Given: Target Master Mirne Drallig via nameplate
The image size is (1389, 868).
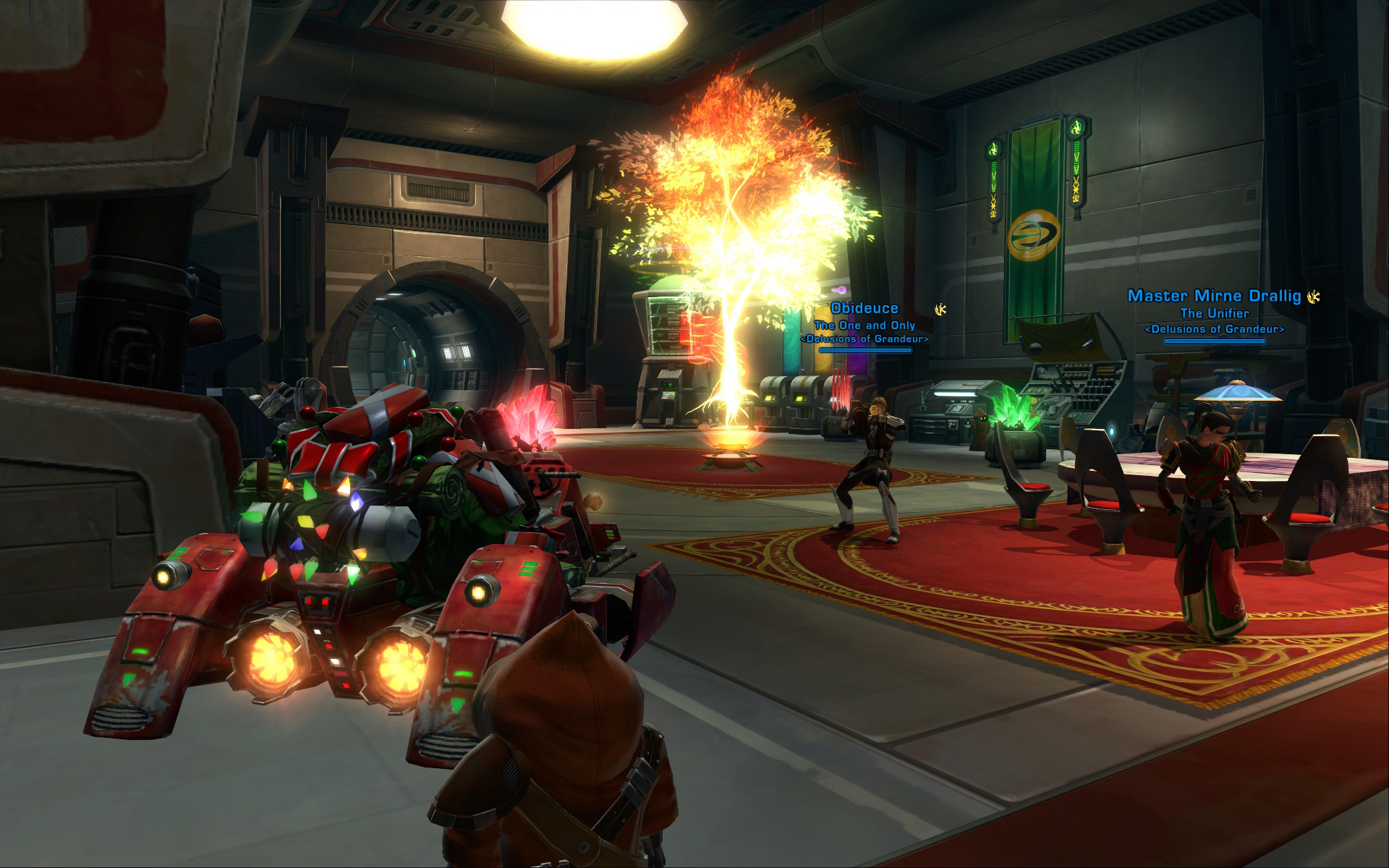Looking at the screenshot, I should pyautogui.click(x=1214, y=296).
